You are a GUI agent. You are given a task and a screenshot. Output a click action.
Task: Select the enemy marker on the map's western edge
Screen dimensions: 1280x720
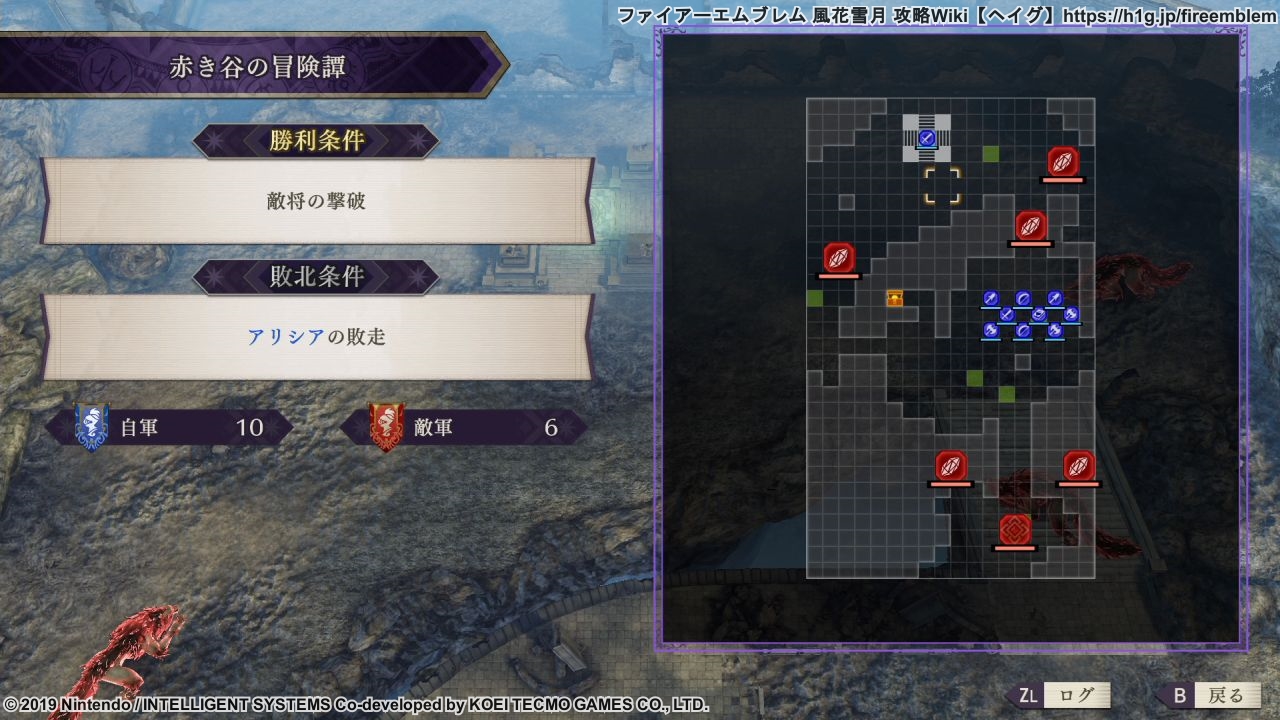[839, 258]
